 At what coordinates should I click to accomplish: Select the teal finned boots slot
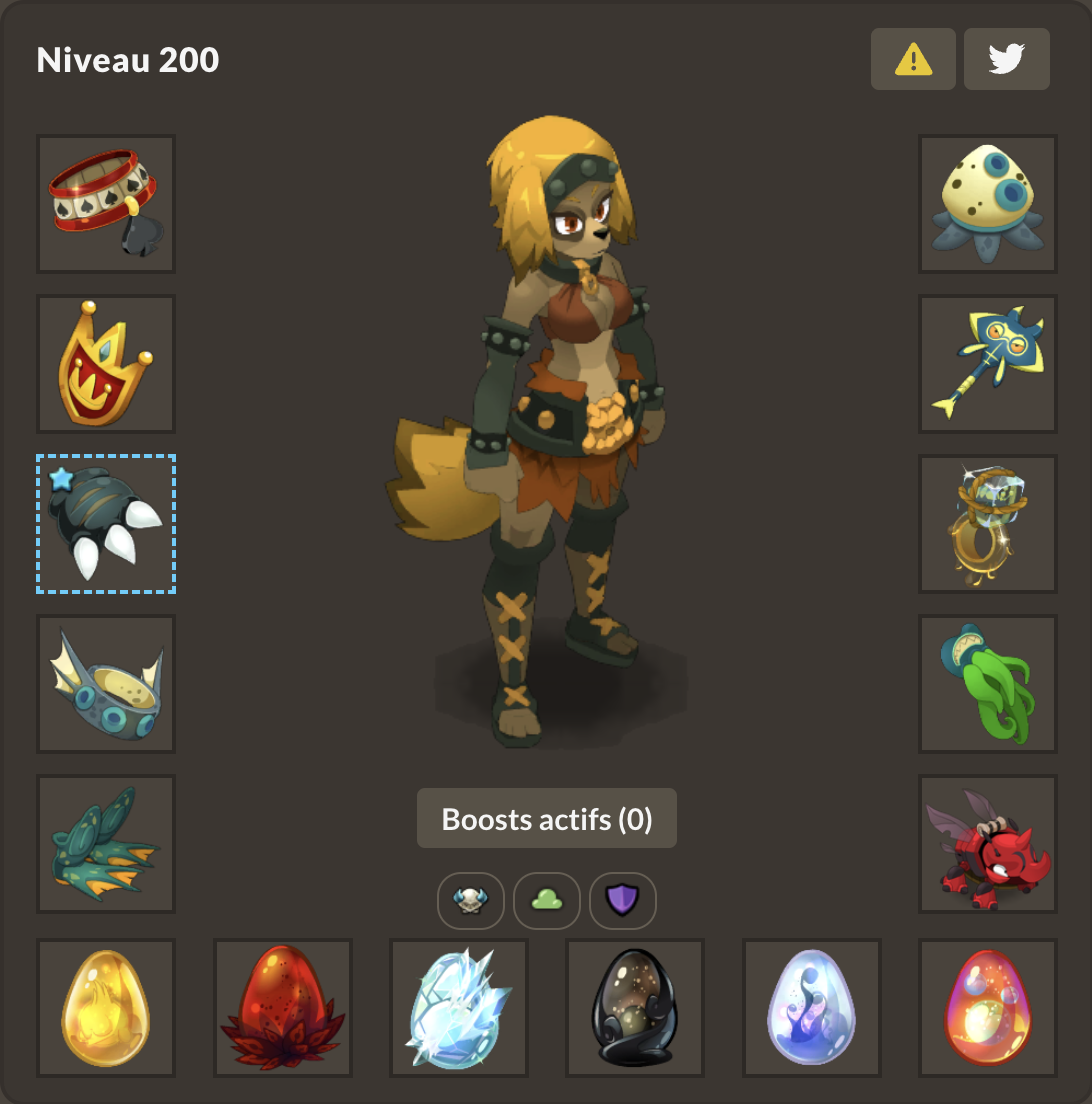point(106,844)
